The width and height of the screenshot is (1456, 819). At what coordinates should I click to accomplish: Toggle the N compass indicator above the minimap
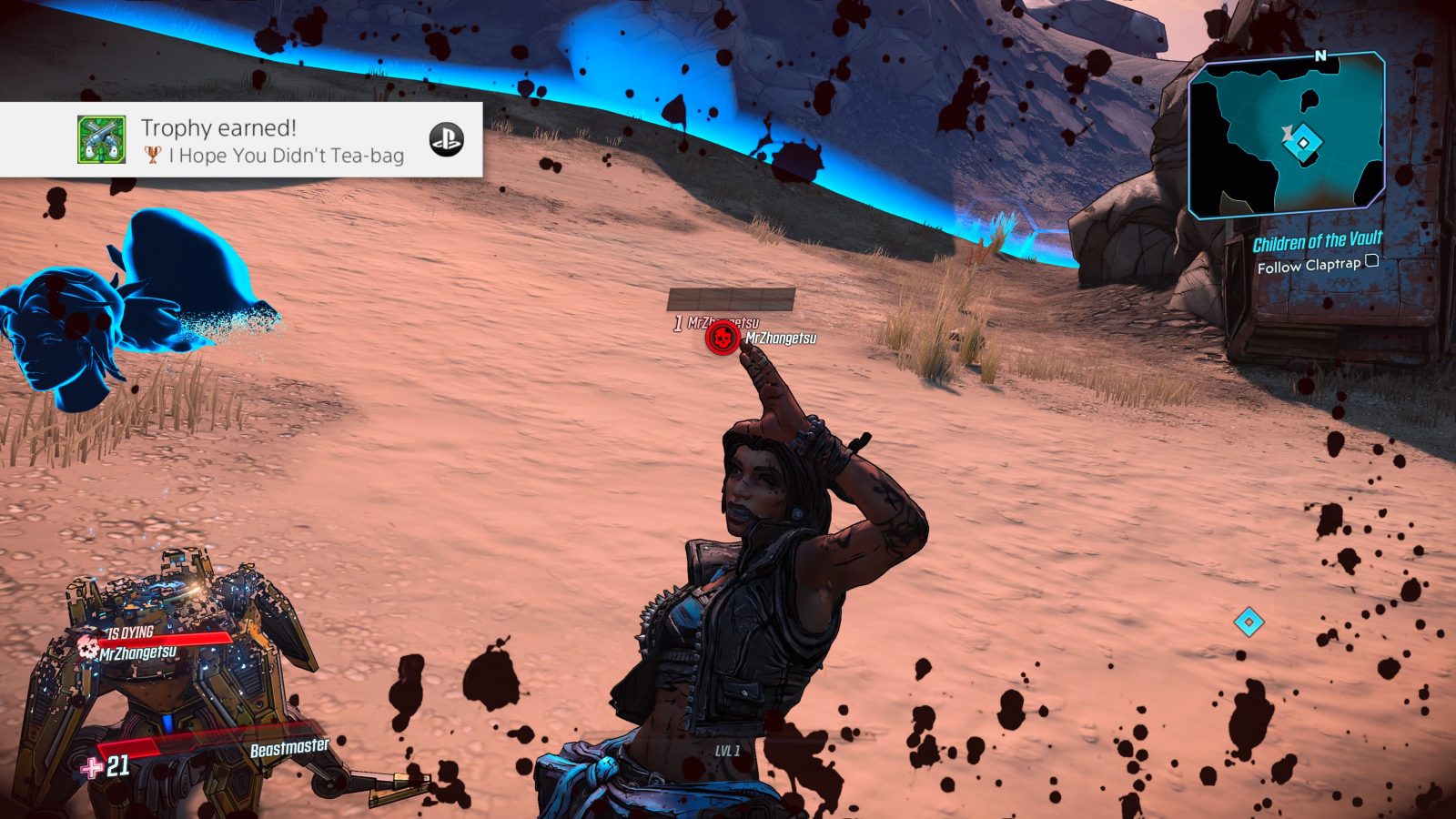click(1319, 56)
